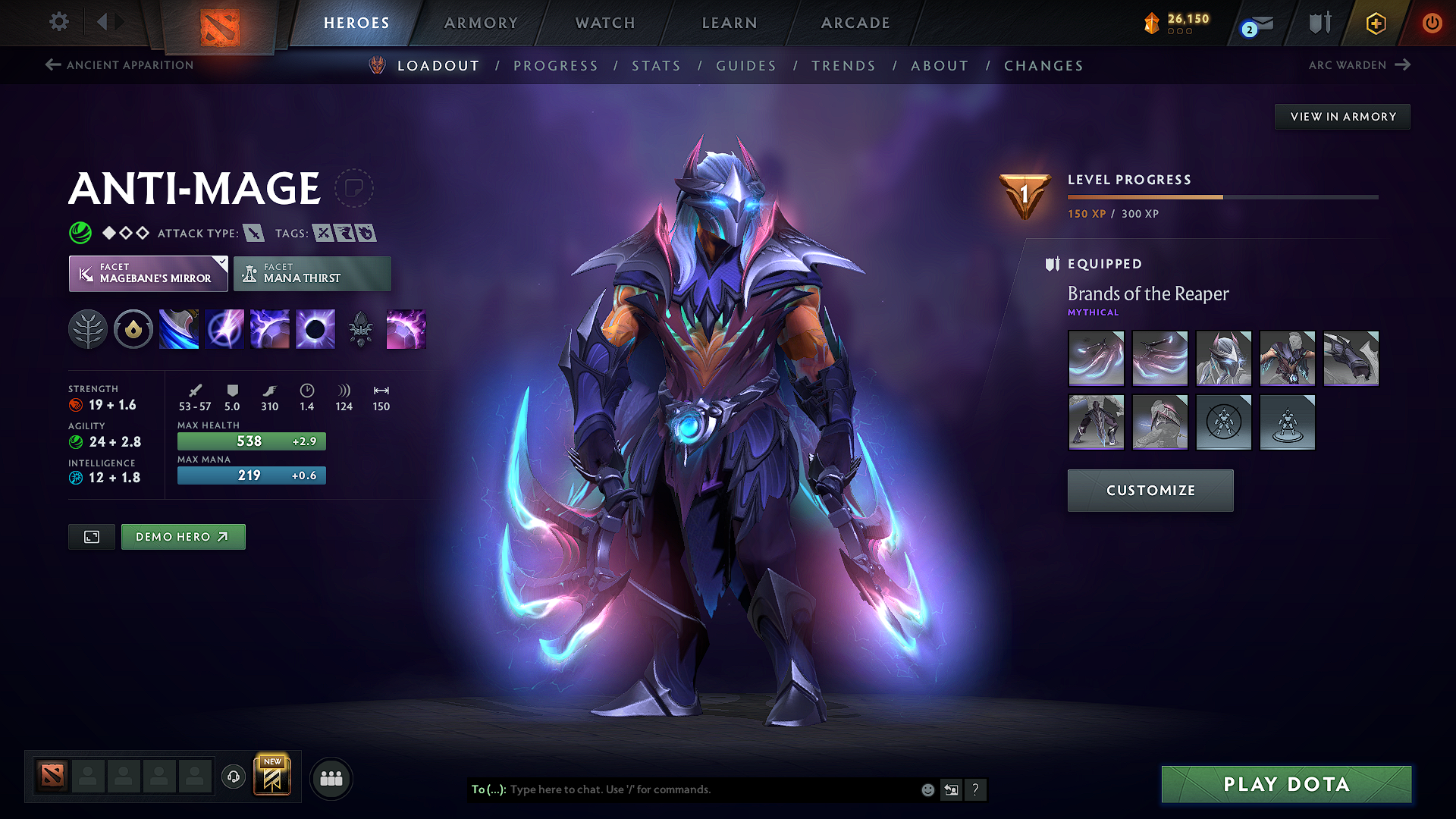
Task: Click the Level Progress XP bar
Action: (x=1222, y=196)
